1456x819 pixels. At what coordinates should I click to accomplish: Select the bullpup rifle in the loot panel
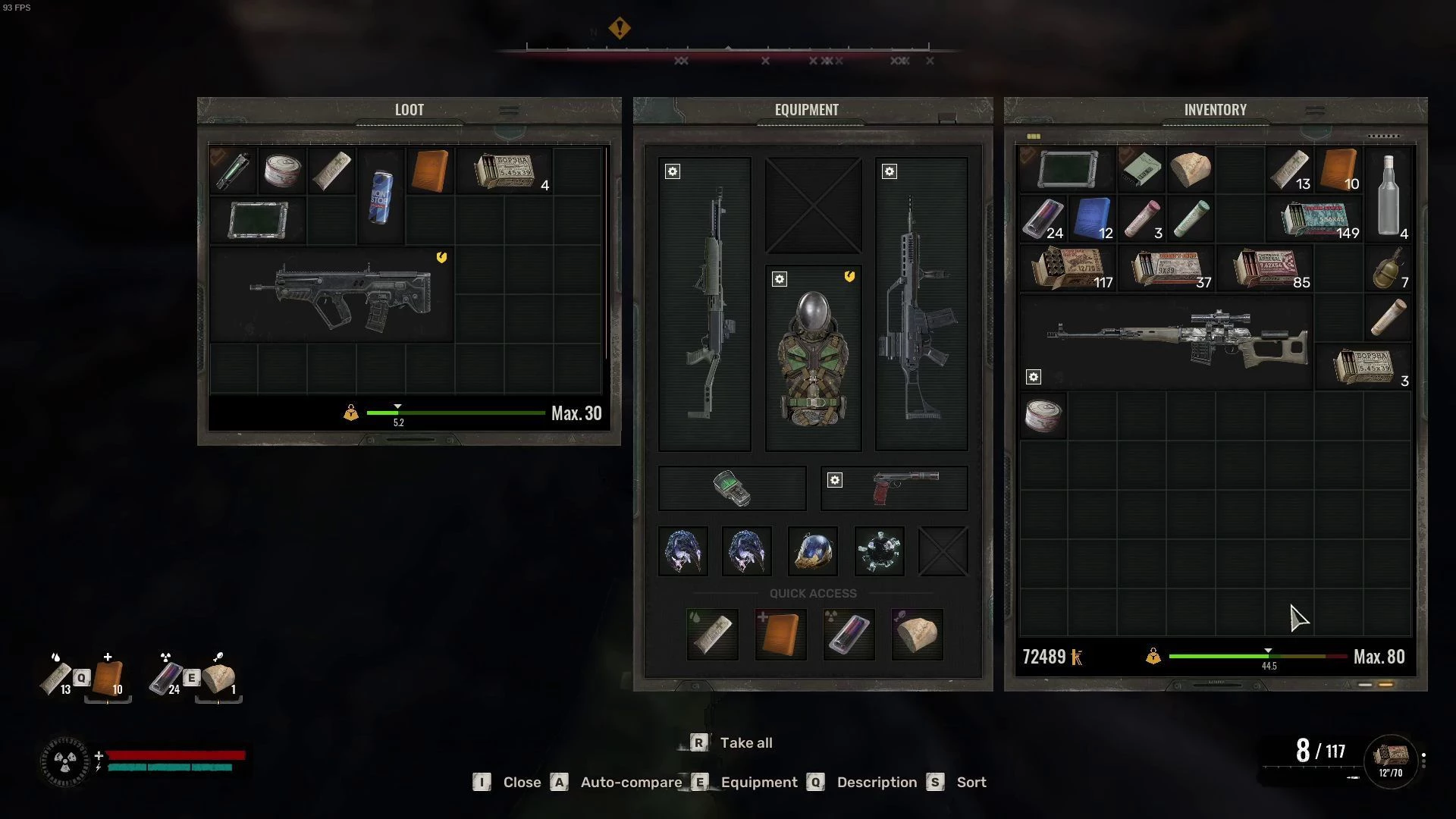click(340, 297)
